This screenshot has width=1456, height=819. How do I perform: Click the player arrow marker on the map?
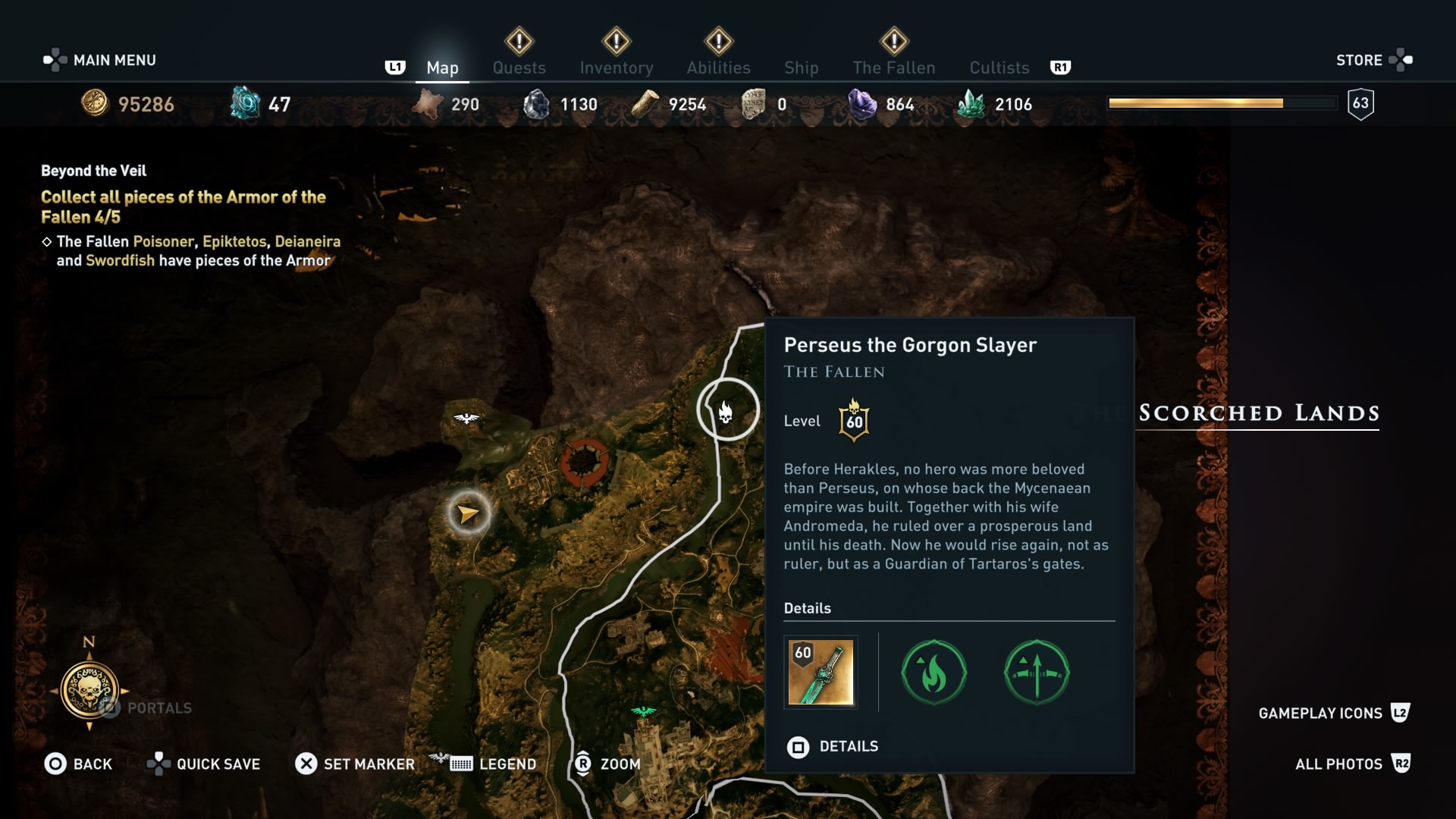click(x=468, y=513)
